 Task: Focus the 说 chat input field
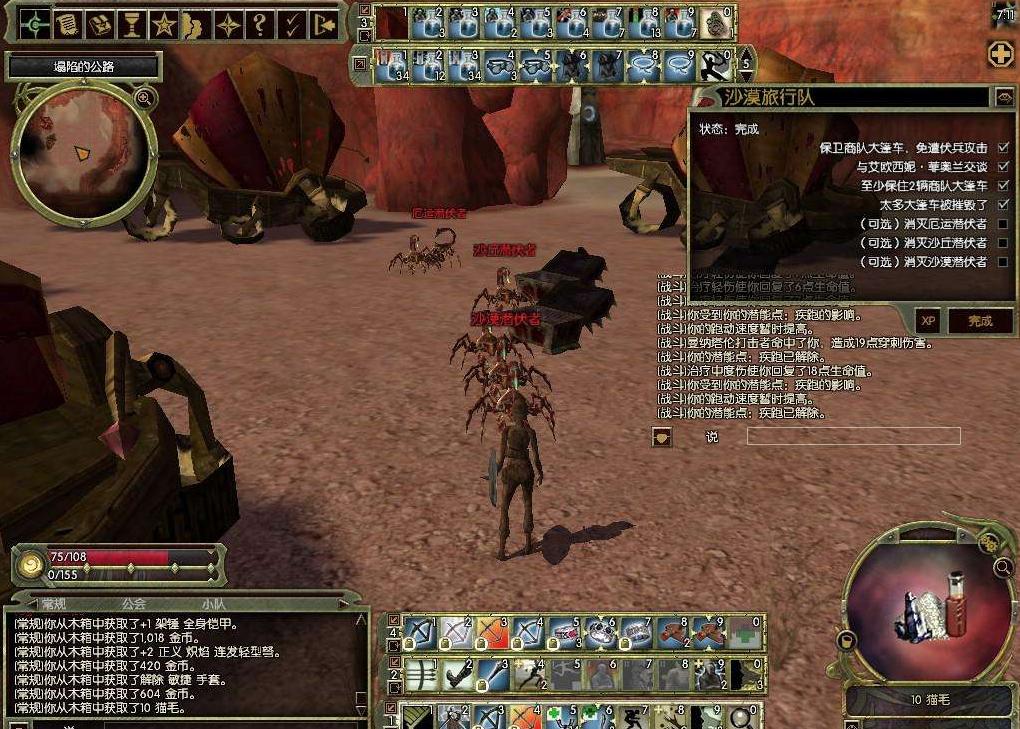pyautogui.click(x=853, y=436)
